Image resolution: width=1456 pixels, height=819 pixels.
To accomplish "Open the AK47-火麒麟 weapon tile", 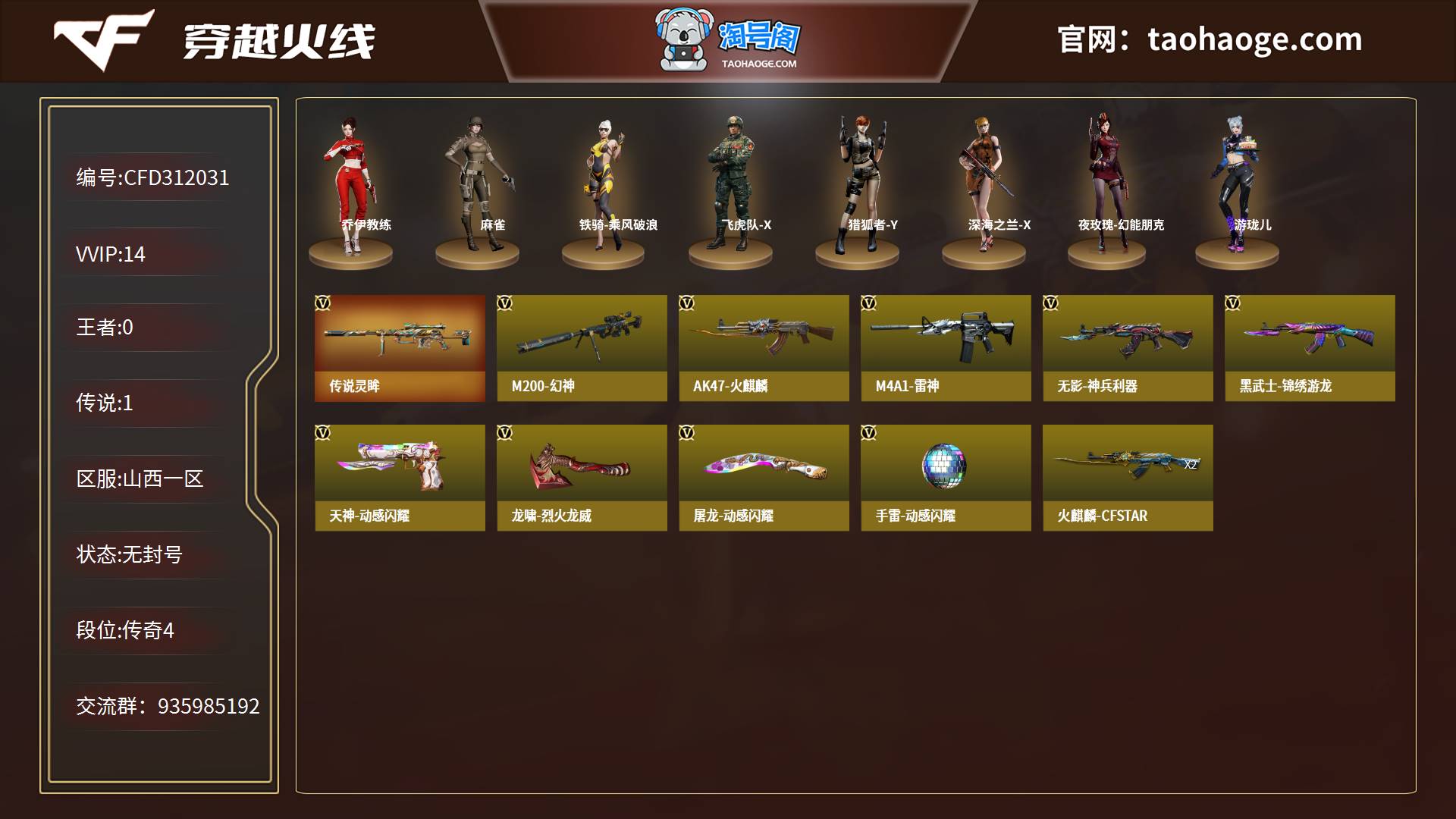I will [x=764, y=348].
